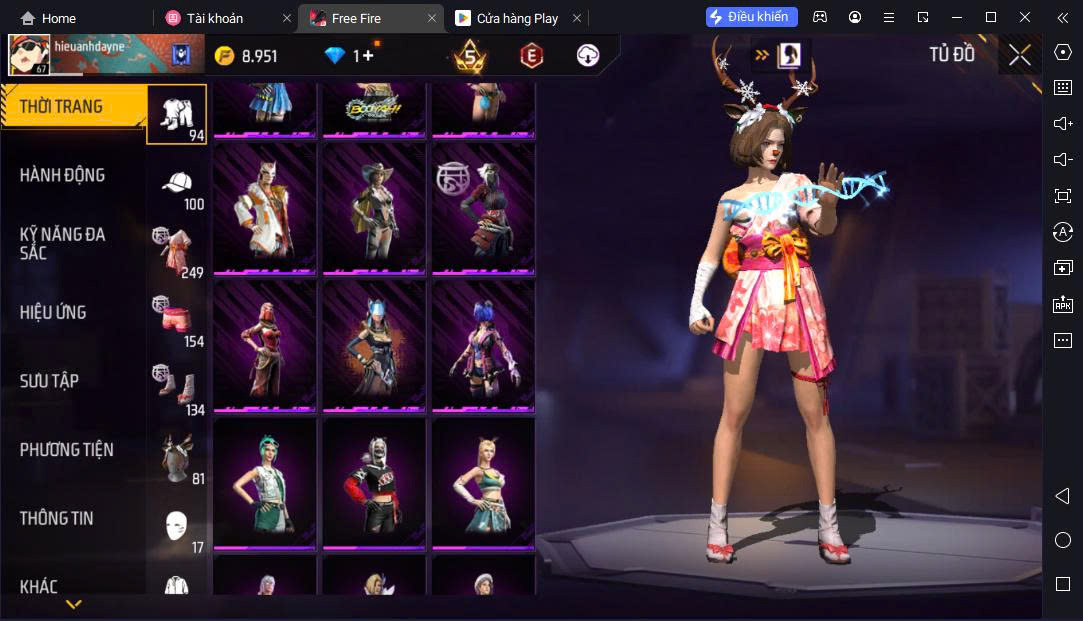Switch to the HÀNH ĐỘNG tab
The image size is (1083, 621).
pos(62,175)
